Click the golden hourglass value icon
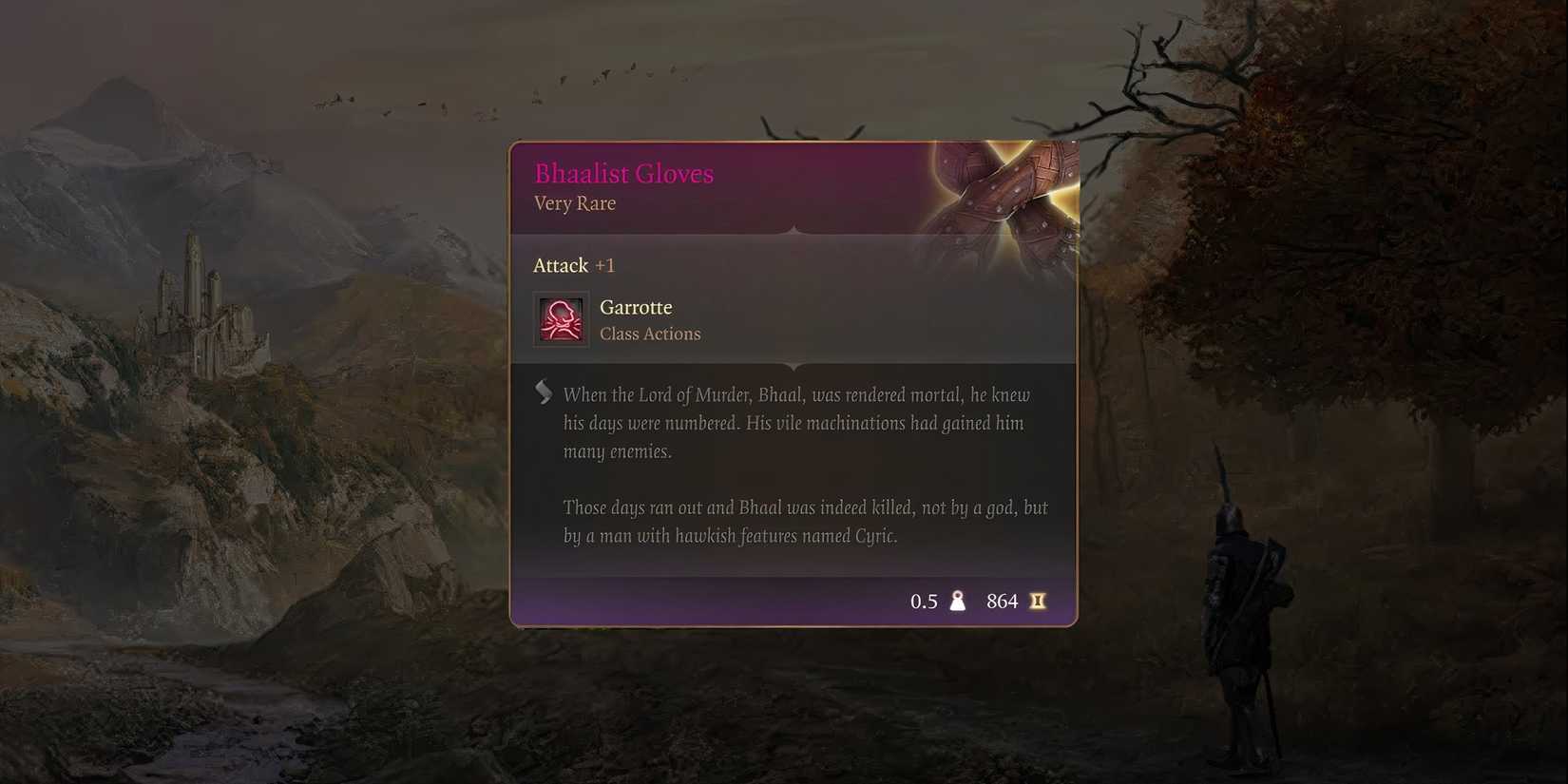The image size is (1568, 784). click(1038, 600)
